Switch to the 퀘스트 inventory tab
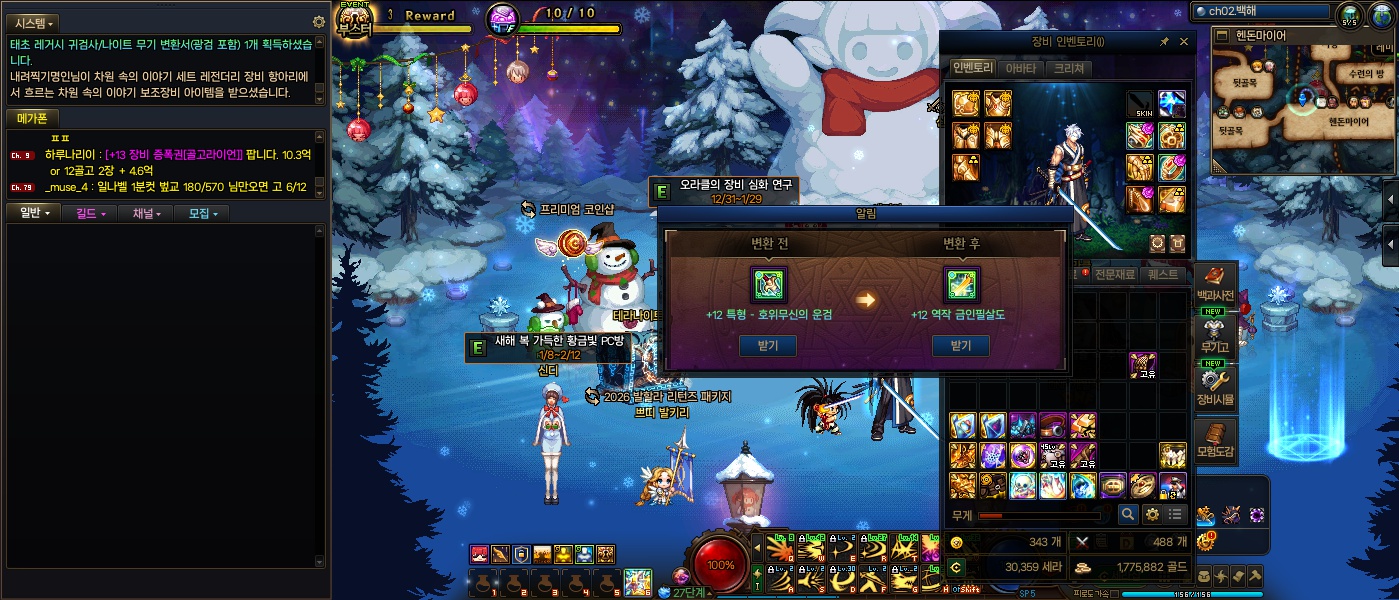The image size is (1399, 600). click(x=1163, y=274)
